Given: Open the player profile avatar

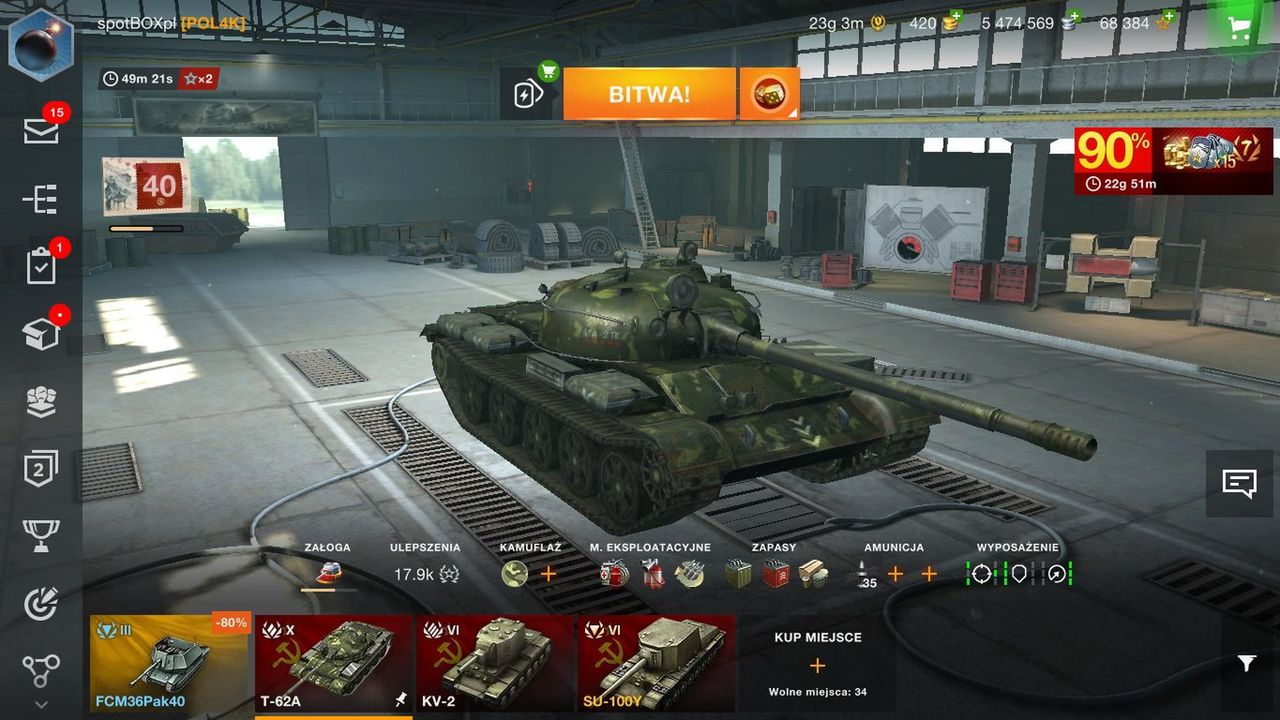Looking at the screenshot, I should coord(41,43).
